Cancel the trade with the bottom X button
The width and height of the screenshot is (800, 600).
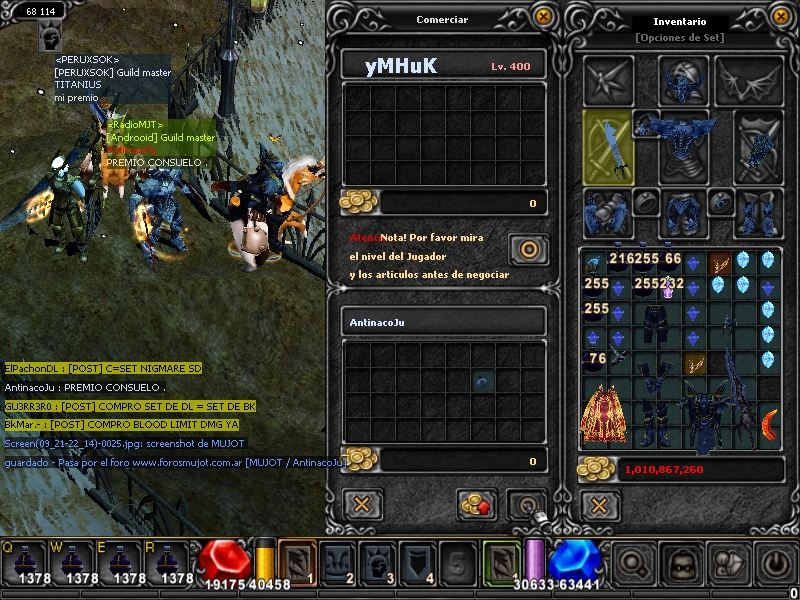(x=362, y=504)
